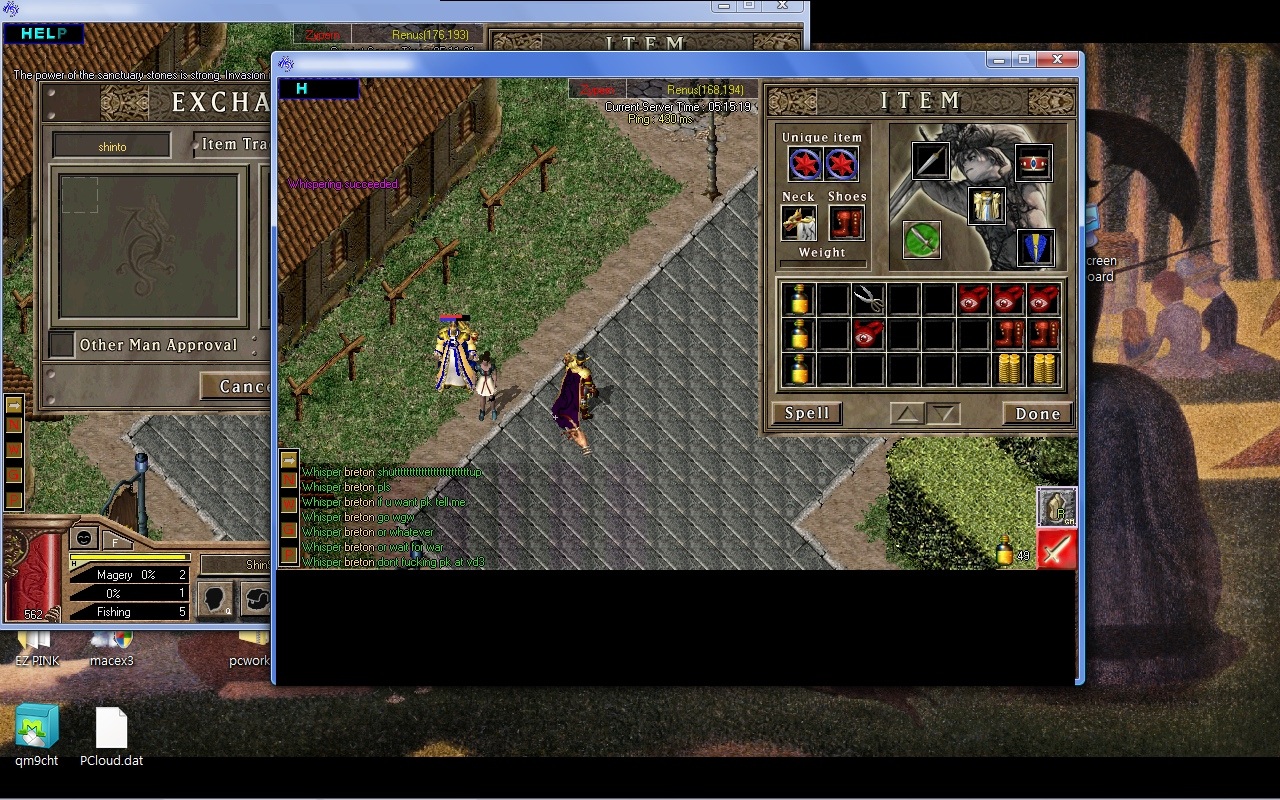This screenshot has height=800, width=1280.
Task: Select the red boots in Shoes slot
Action: [846, 223]
